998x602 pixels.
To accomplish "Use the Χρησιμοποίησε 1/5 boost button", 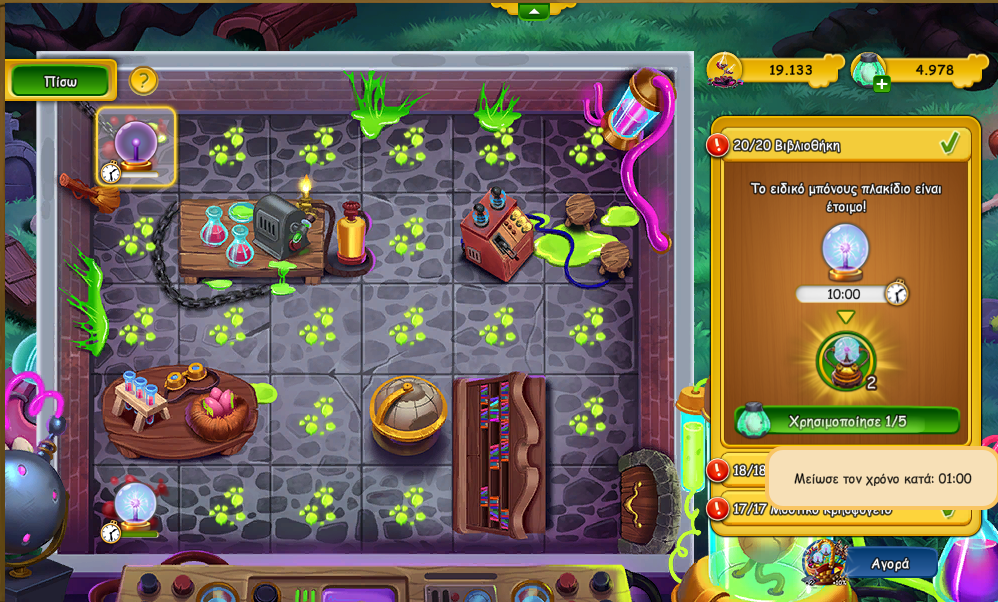I will click(847, 421).
